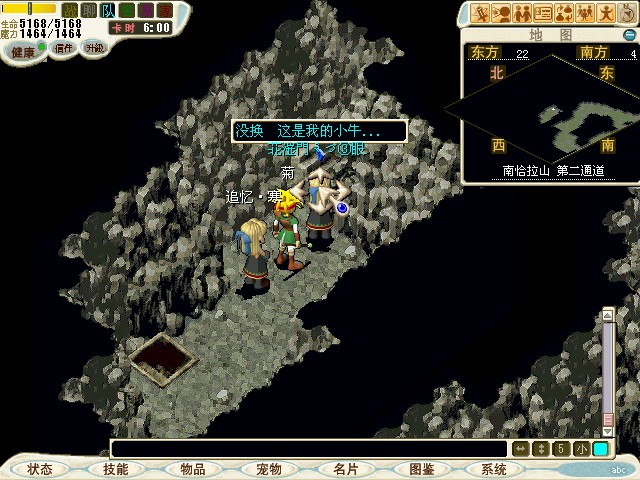Open the ID card icon in top toolbar
The height and width of the screenshot is (480, 640).
coord(543,13)
